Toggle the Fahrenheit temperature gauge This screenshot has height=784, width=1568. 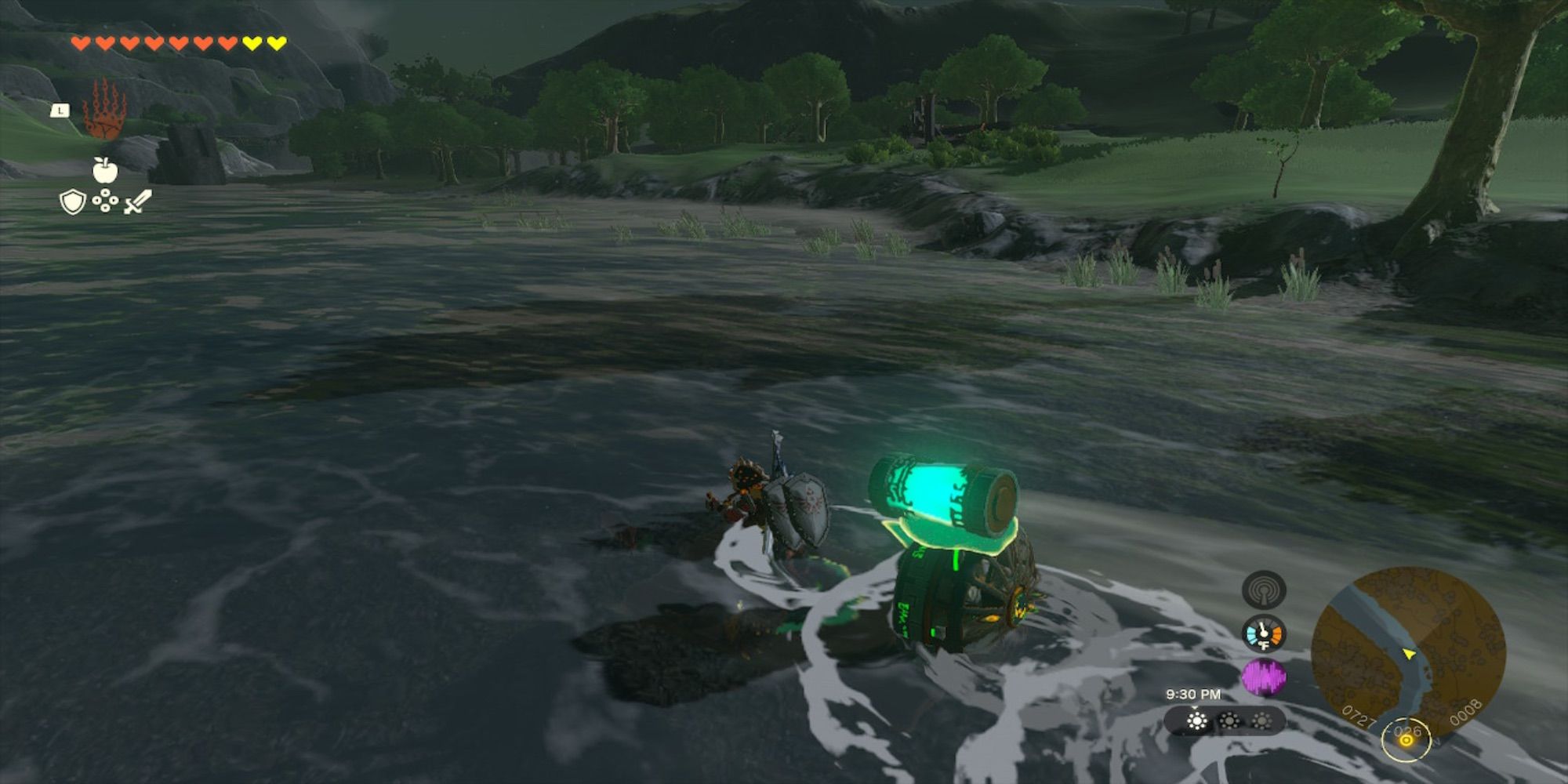(1263, 633)
